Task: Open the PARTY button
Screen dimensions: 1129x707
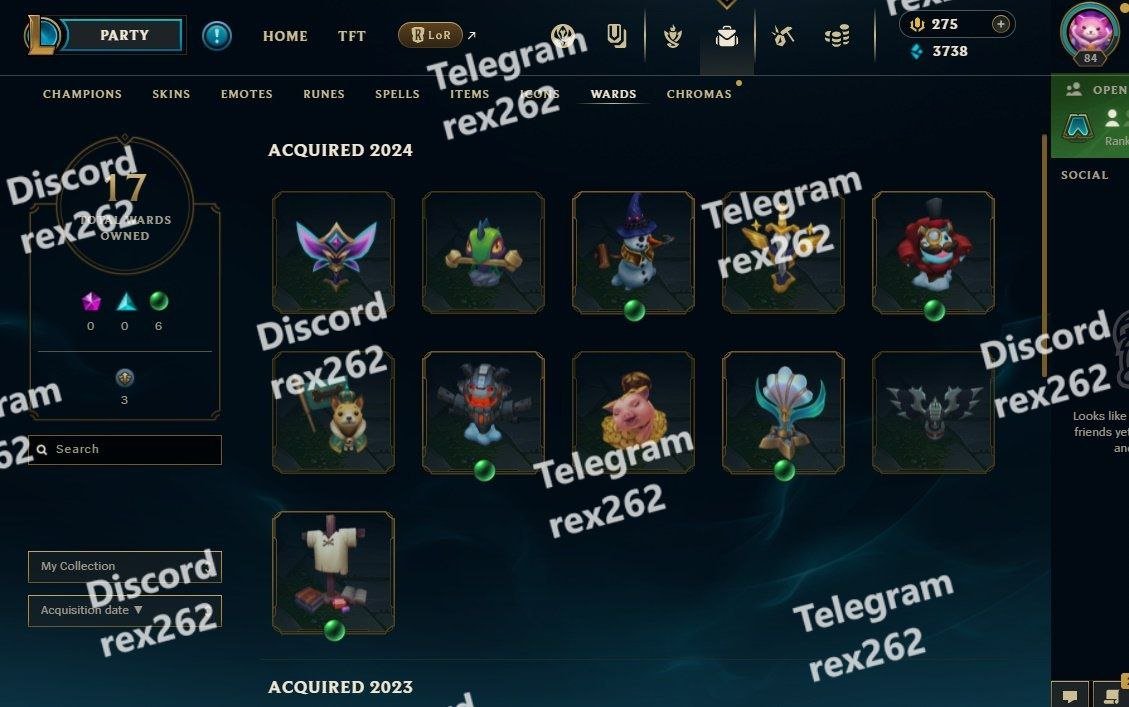Action: 125,36
